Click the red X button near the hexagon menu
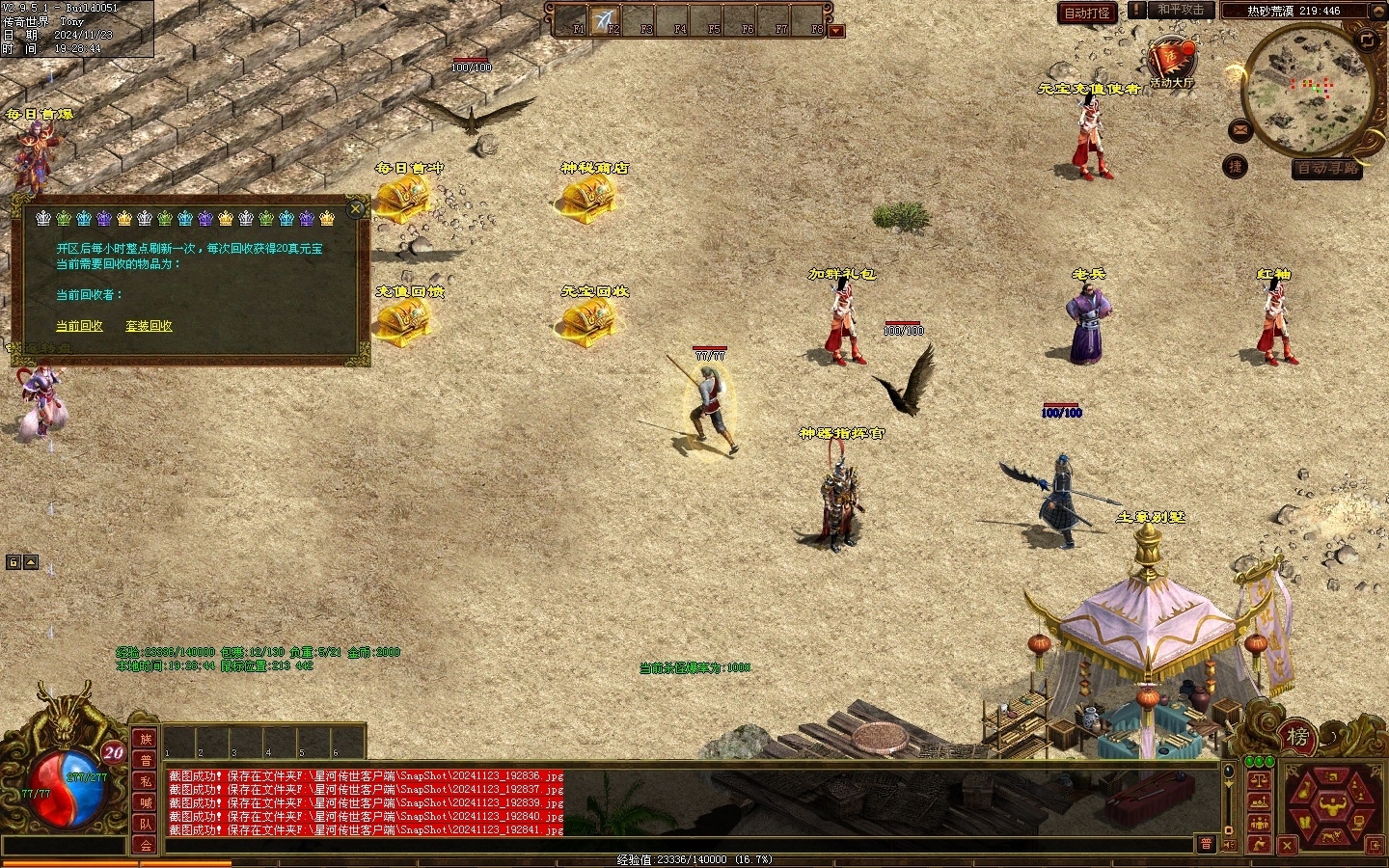This screenshot has width=1389, height=868. (1286, 846)
